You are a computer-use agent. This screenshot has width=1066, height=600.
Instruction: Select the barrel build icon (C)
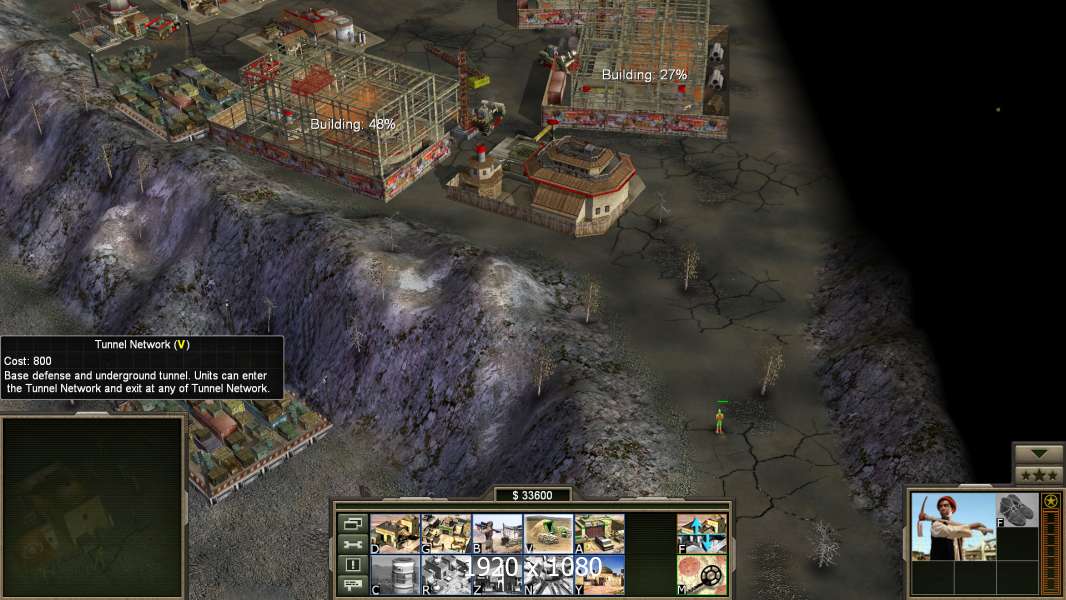[395, 575]
